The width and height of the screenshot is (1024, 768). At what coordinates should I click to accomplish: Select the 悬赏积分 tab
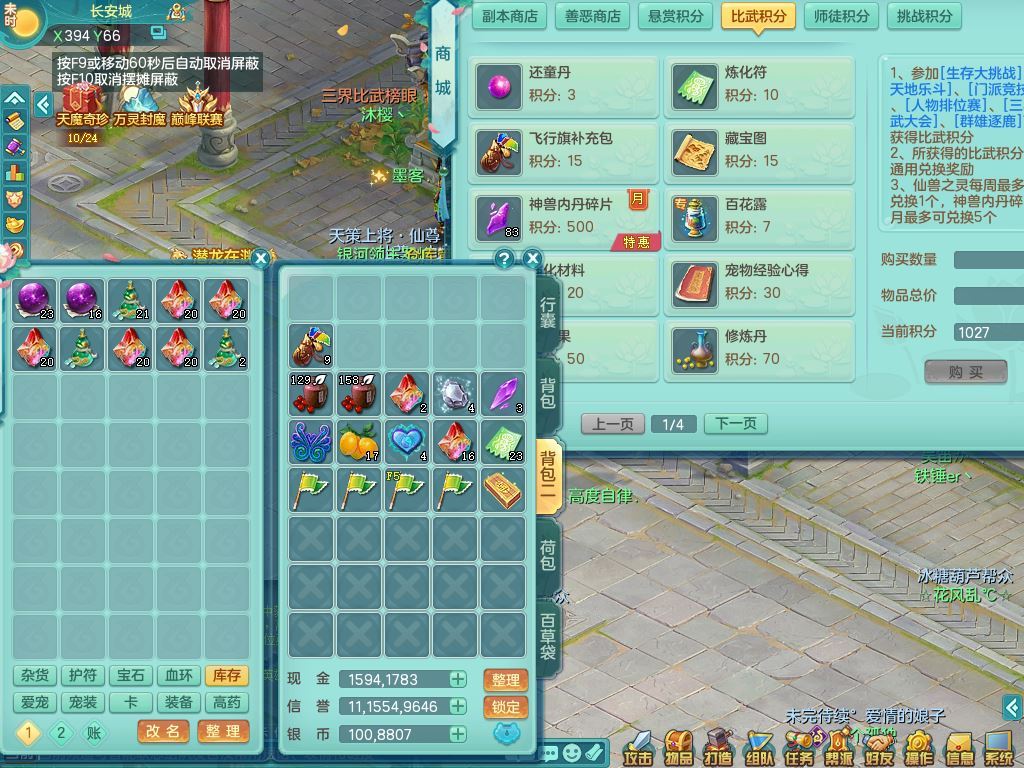tap(675, 16)
